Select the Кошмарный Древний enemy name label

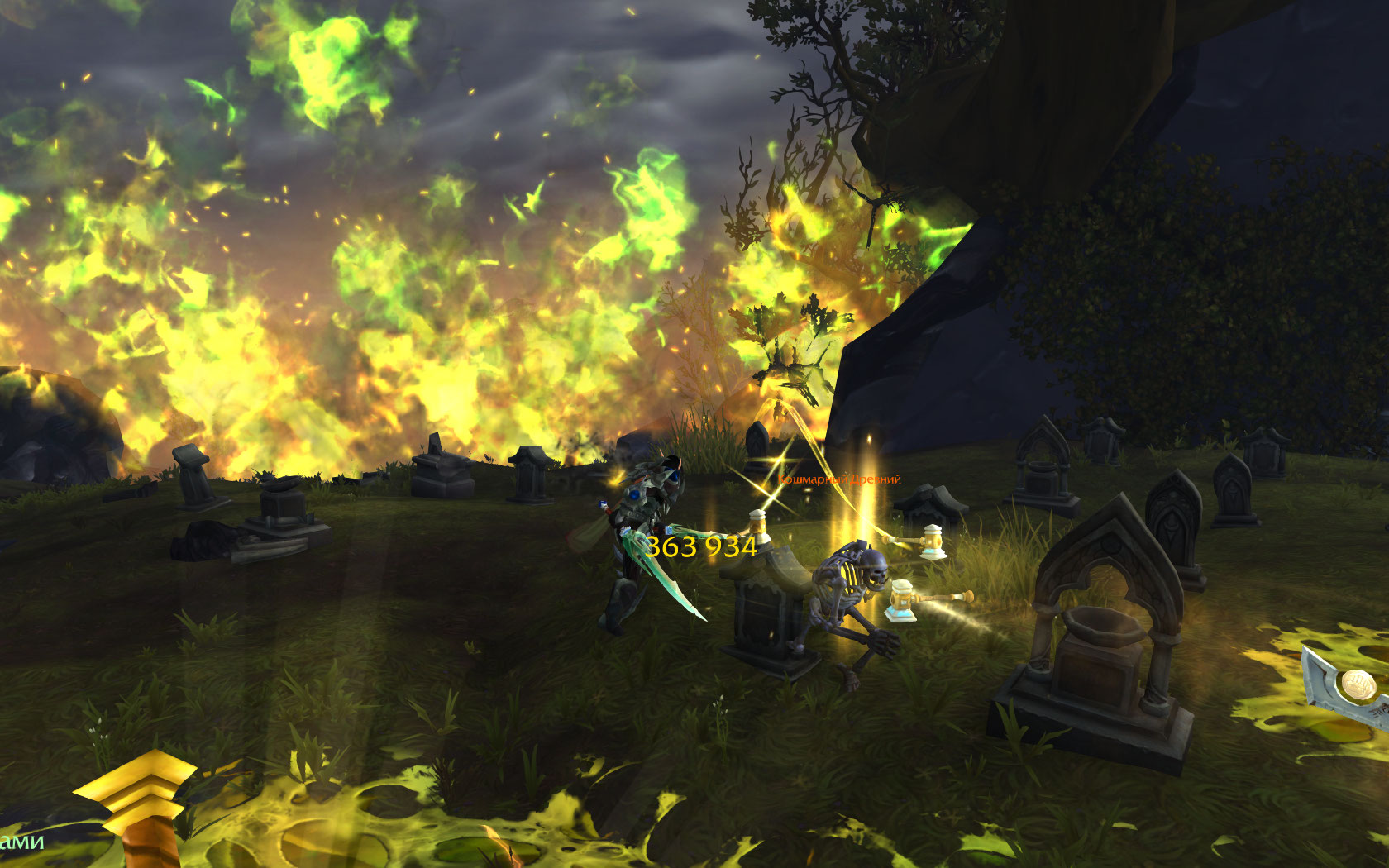pos(839,479)
